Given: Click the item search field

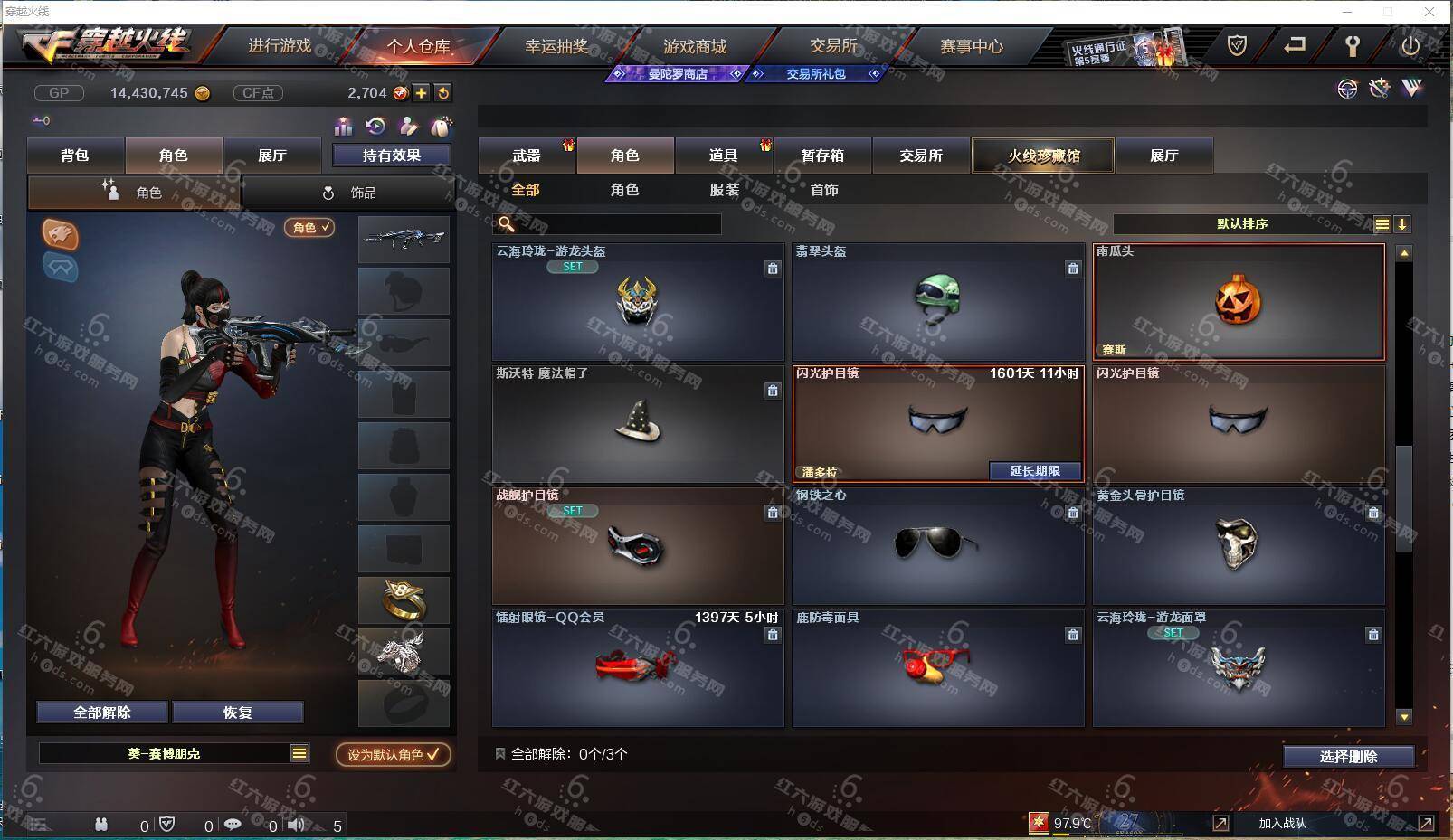Looking at the screenshot, I should click(x=615, y=224).
